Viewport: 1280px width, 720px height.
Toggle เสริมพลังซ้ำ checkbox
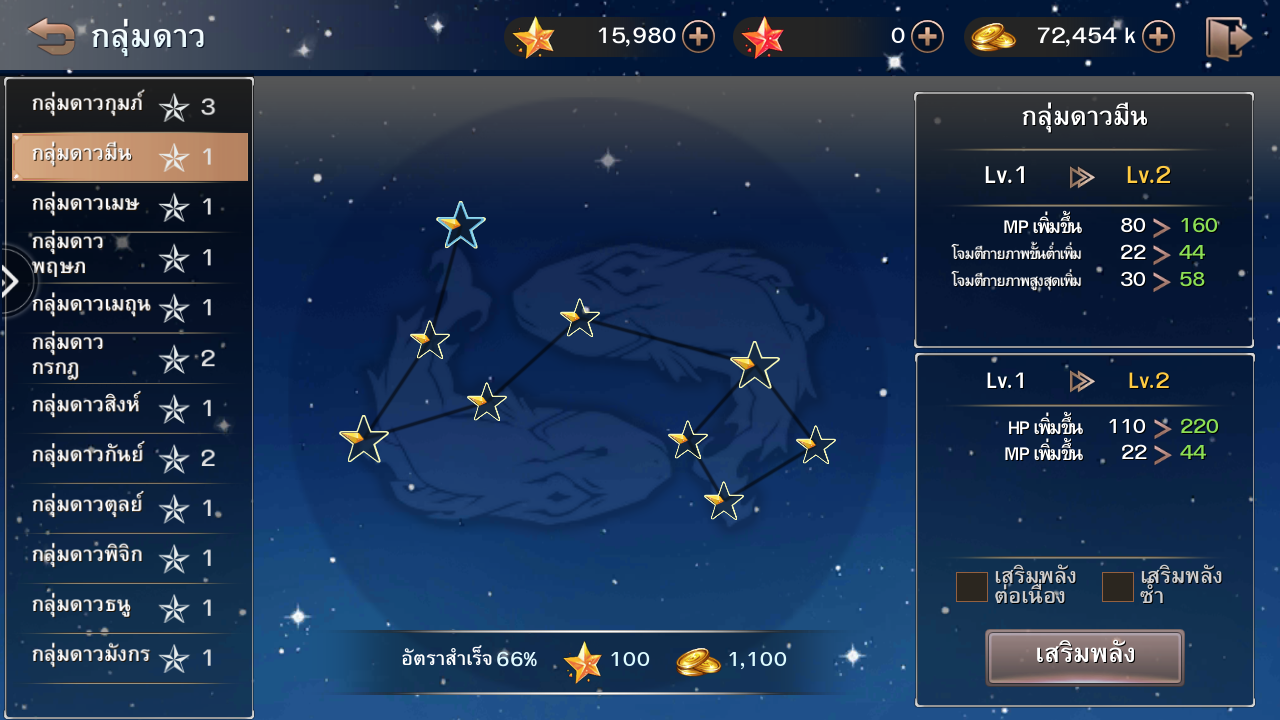[x=1117, y=587]
